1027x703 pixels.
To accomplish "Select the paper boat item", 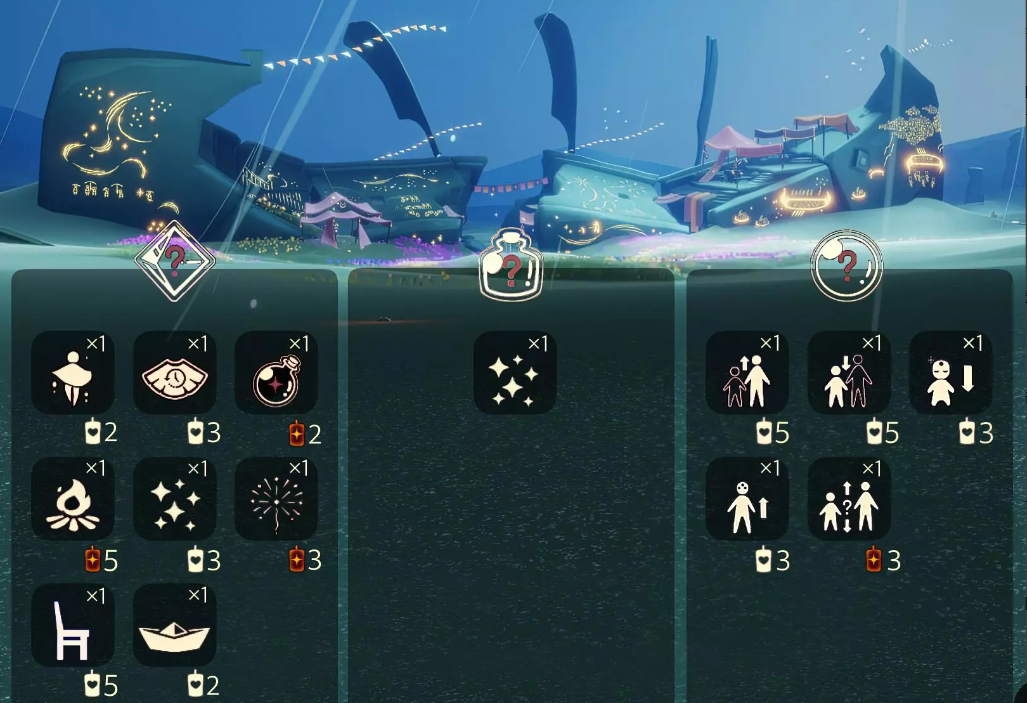I will pos(175,626).
